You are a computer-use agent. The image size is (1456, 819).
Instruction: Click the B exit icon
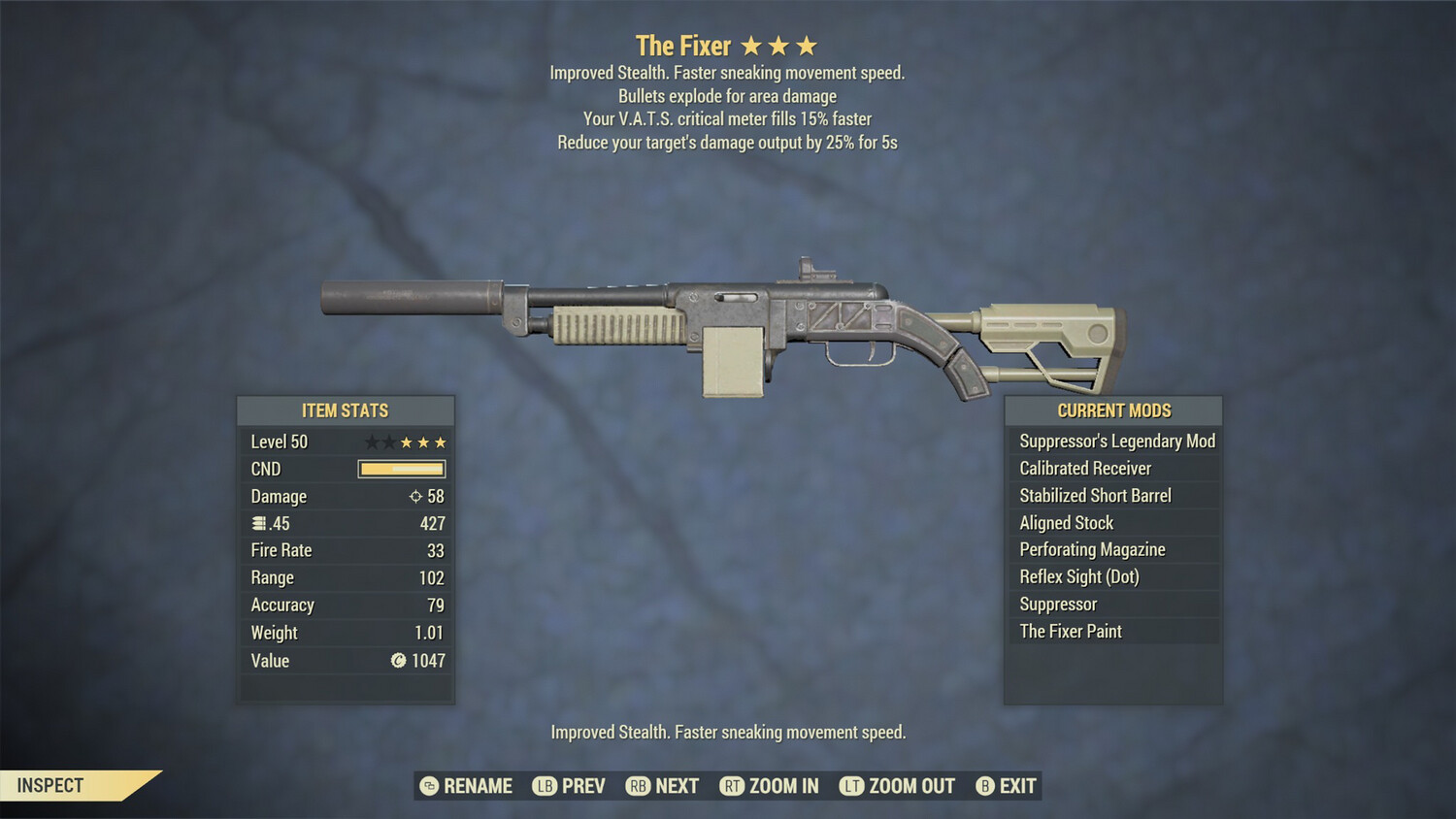tap(985, 786)
